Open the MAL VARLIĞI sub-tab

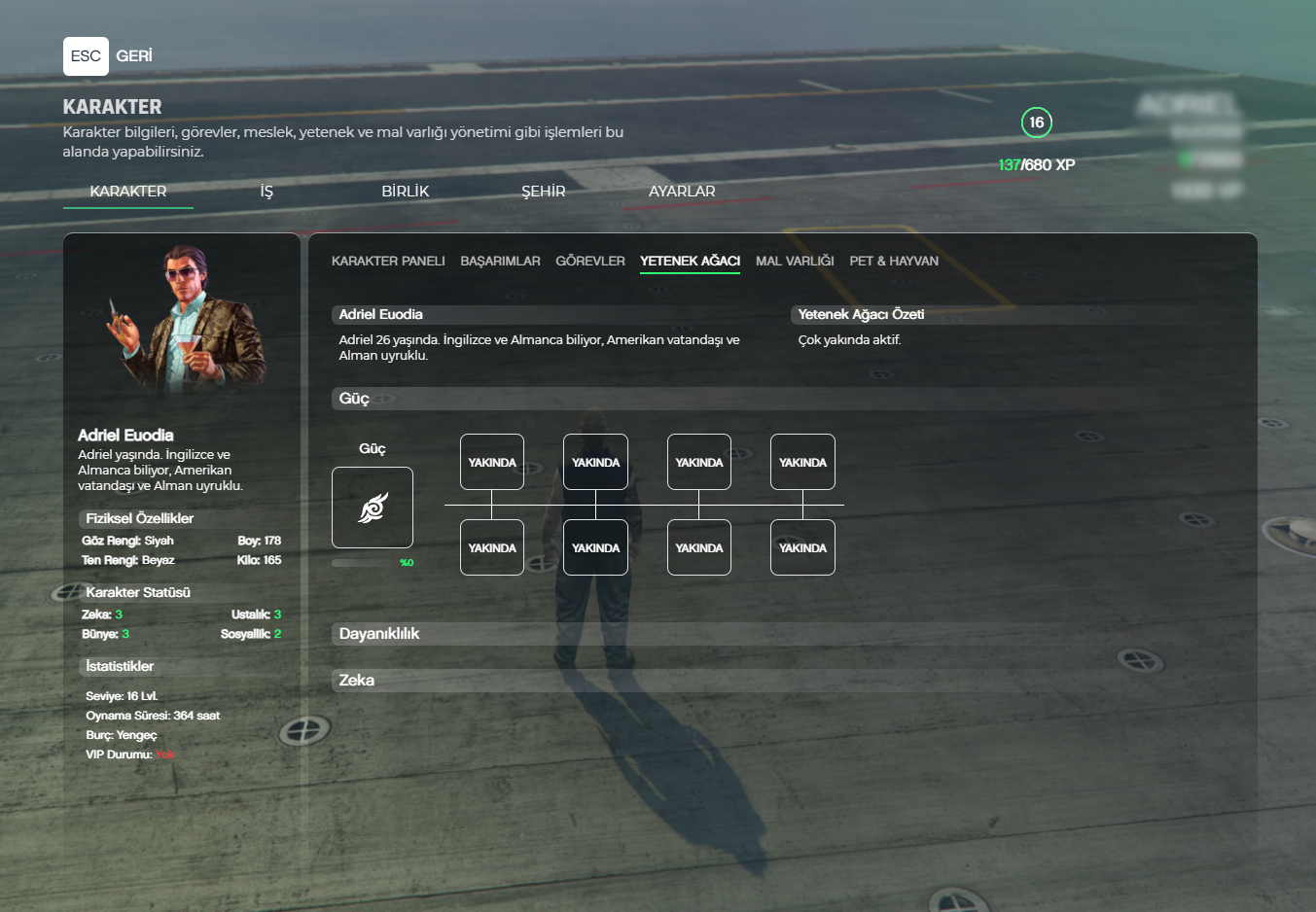pyautogui.click(x=795, y=261)
